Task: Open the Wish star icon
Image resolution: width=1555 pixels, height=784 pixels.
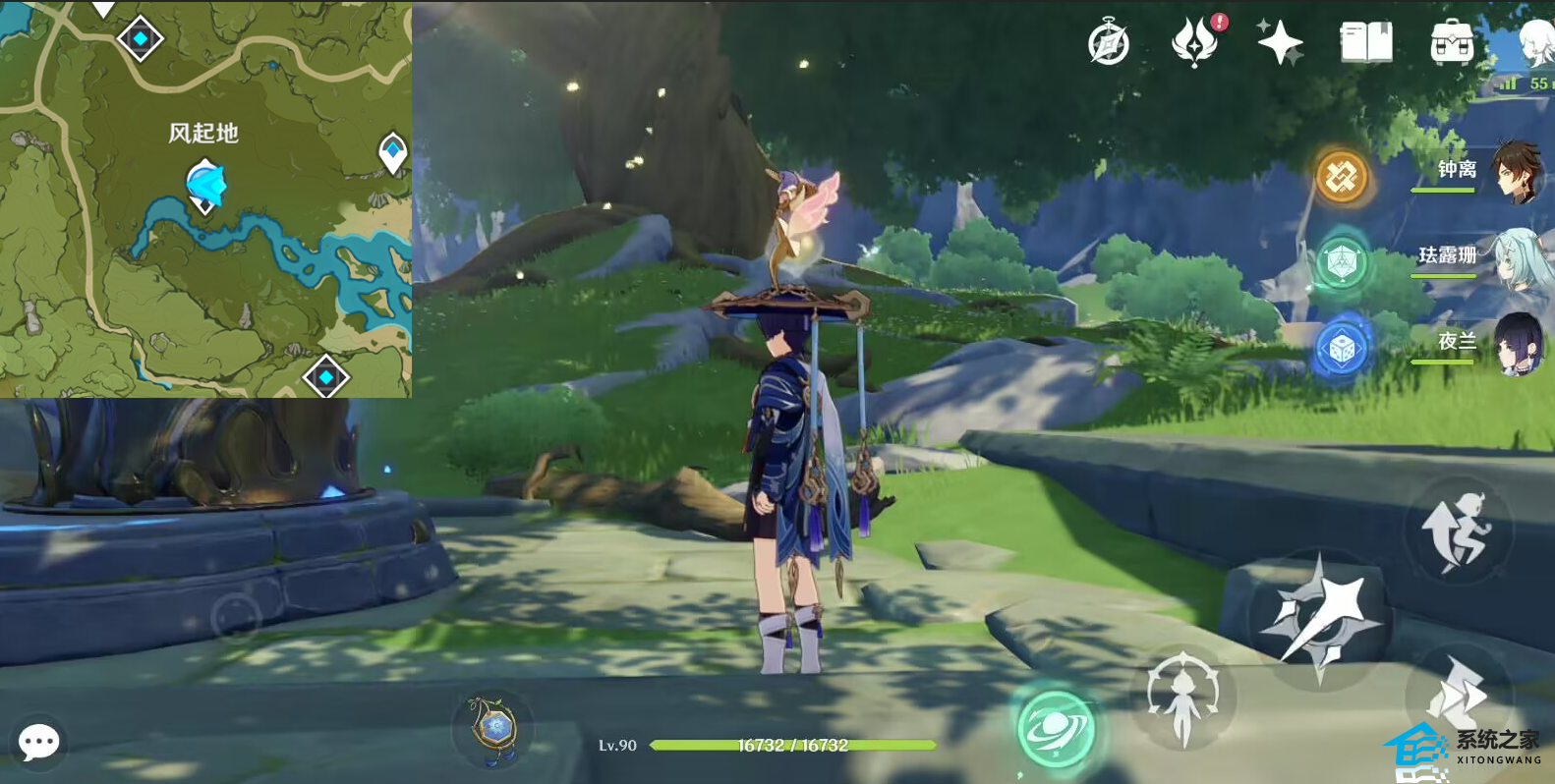Action: pos(1280,42)
